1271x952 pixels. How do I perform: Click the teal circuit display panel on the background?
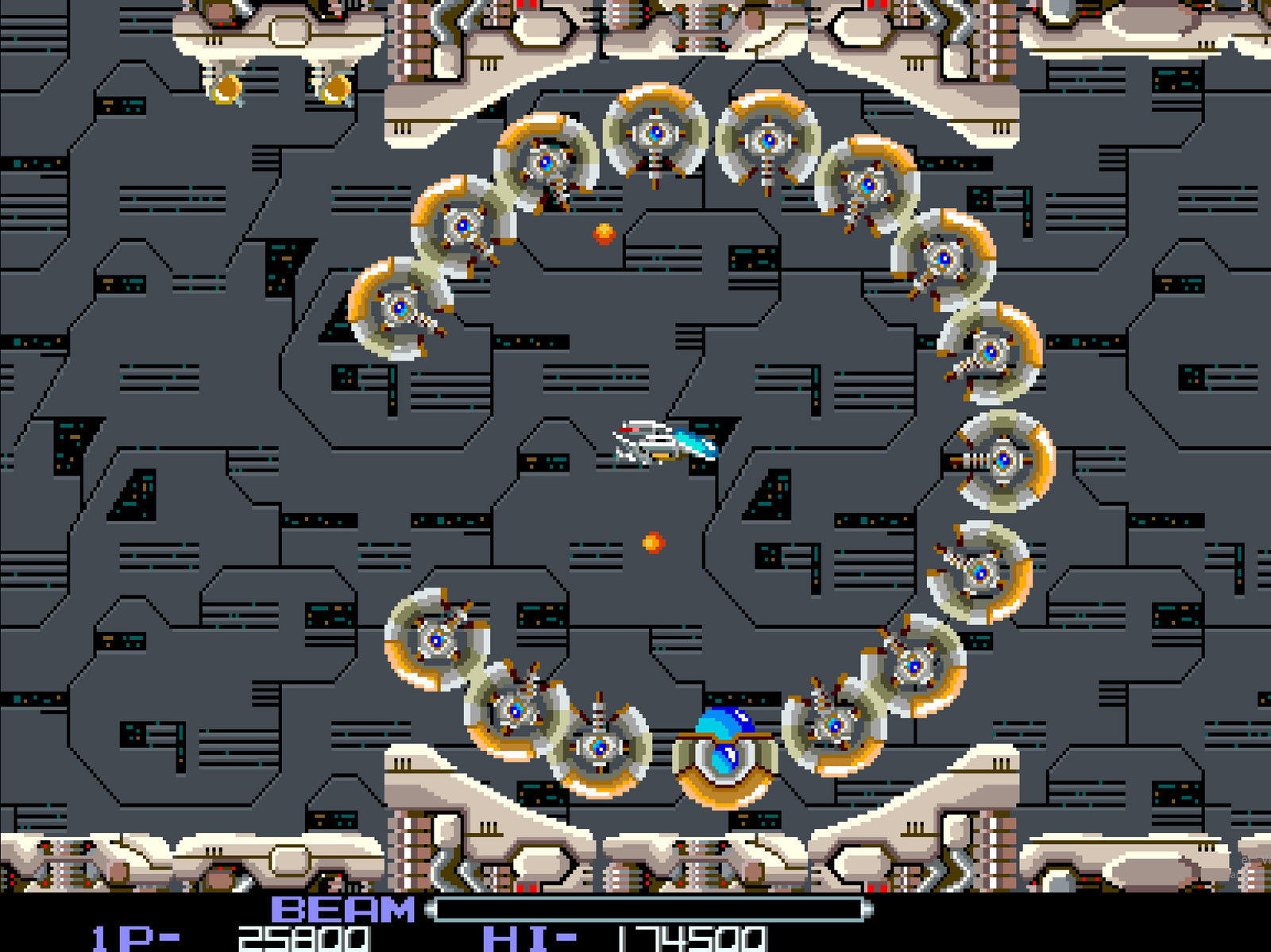[755, 258]
